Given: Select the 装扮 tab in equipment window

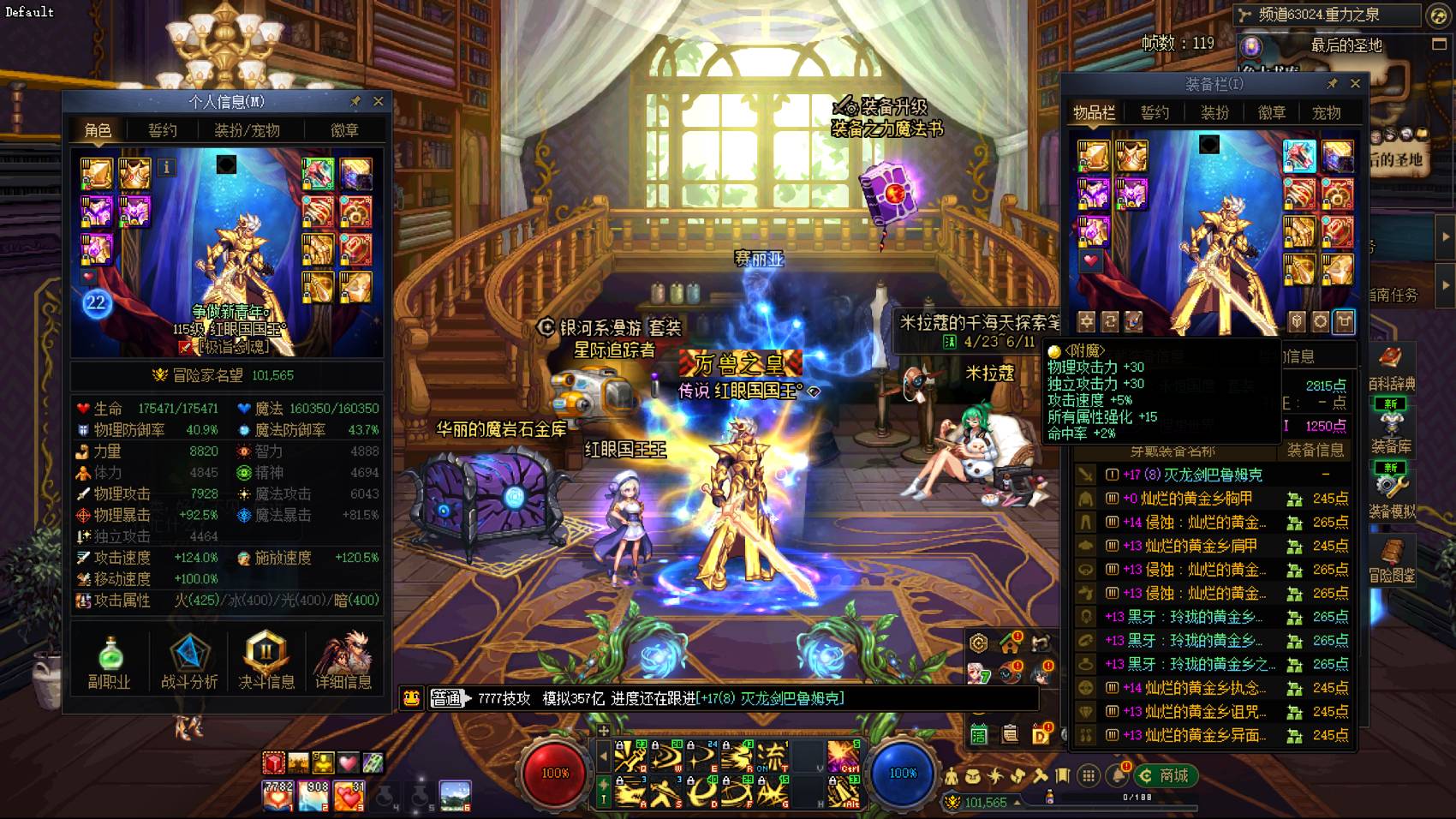Looking at the screenshot, I should click(x=1214, y=112).
